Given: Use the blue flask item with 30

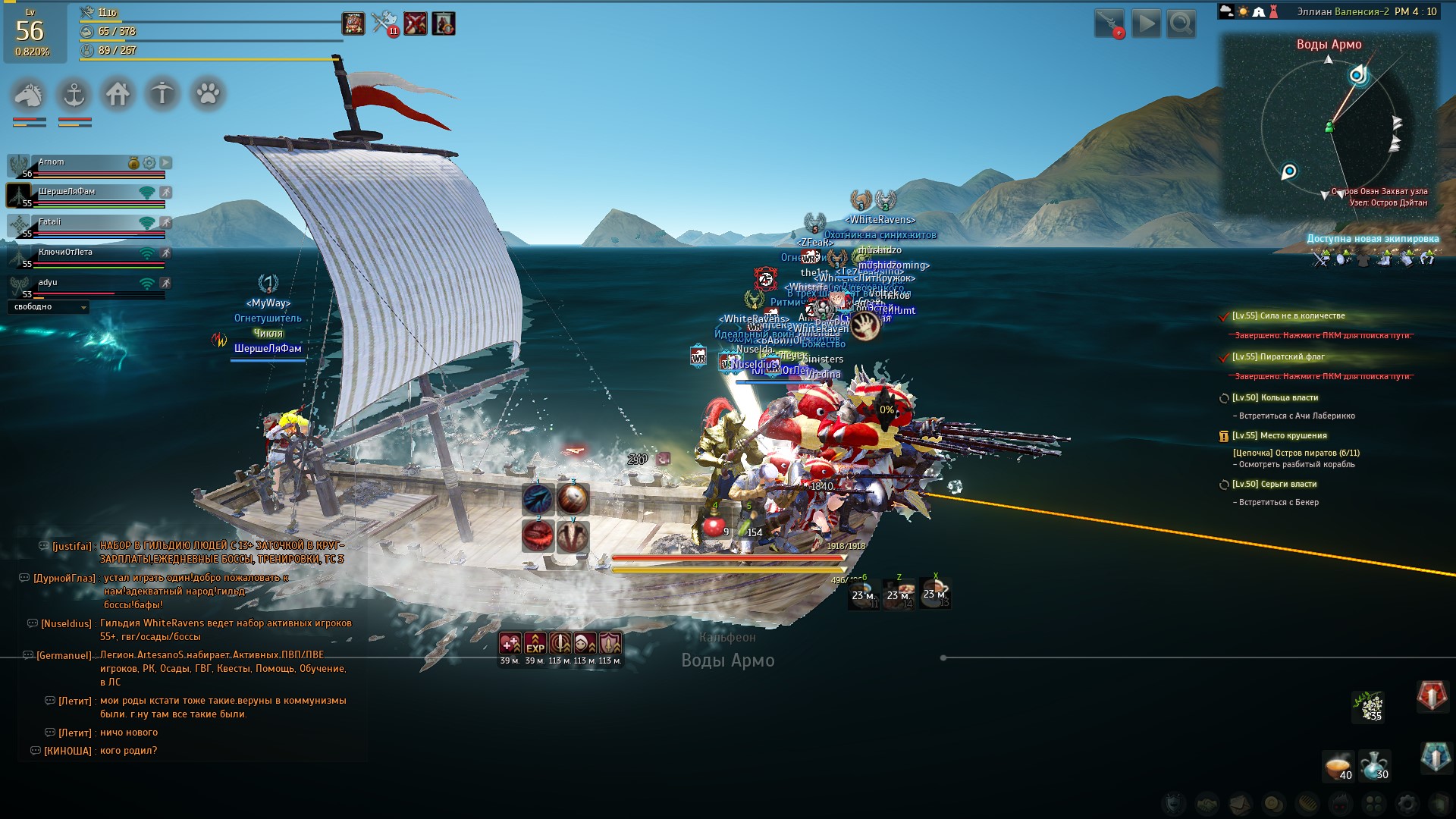Looking at the screenshot, I should (1374, 766).
